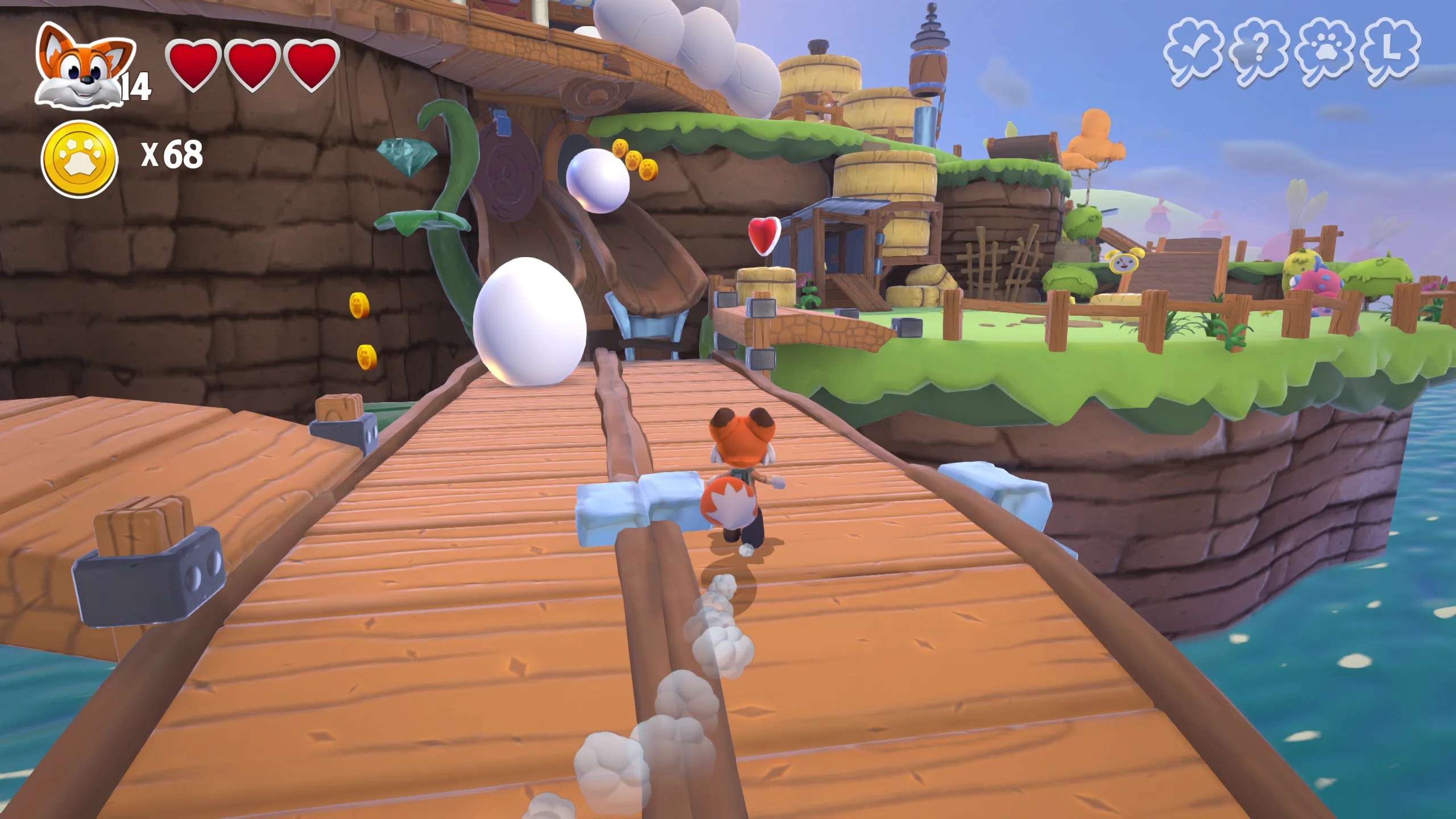Click the checkmark clover icon
The height and width of the screenshot is (819, 1456).
tap(1193, 52)
